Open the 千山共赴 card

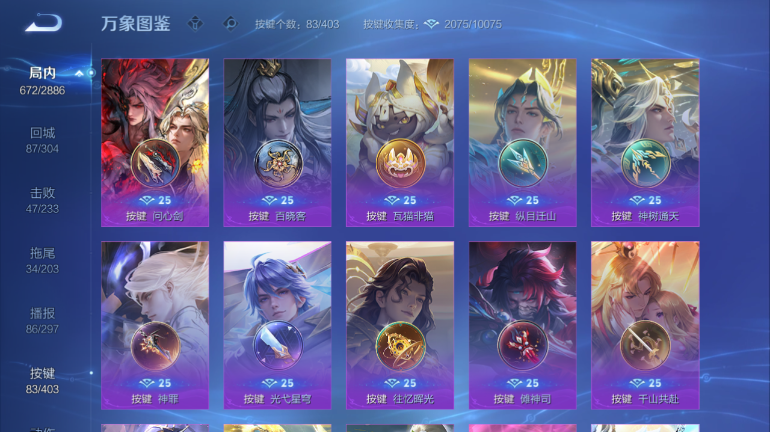click(645, 325)
